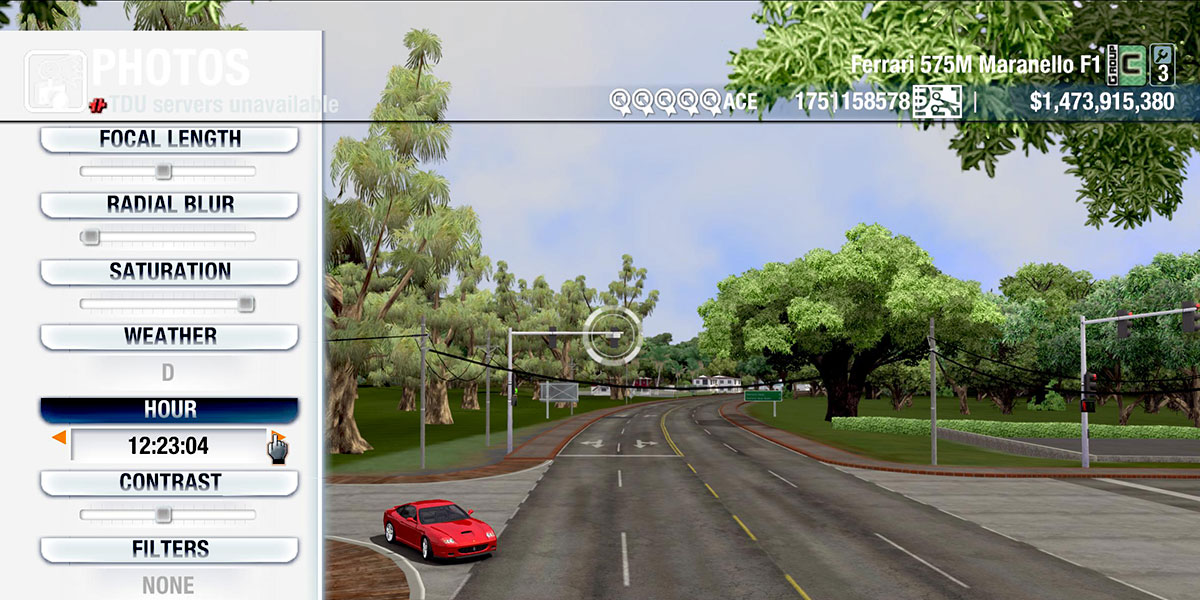
Task: Advance hour with the right orange arrow
Action: (x=279, y=438)
